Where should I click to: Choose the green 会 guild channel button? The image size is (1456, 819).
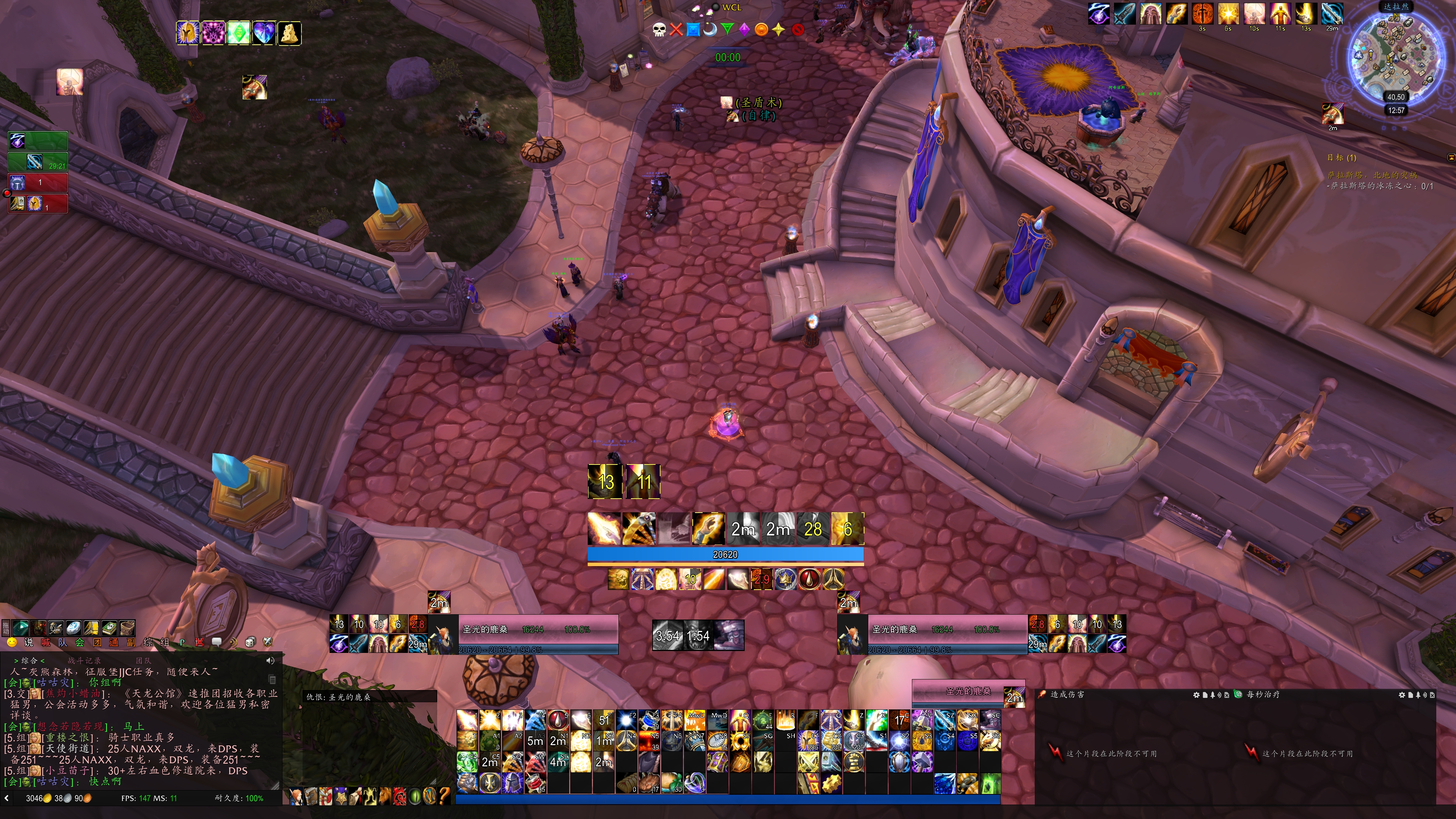pos(80,642)
